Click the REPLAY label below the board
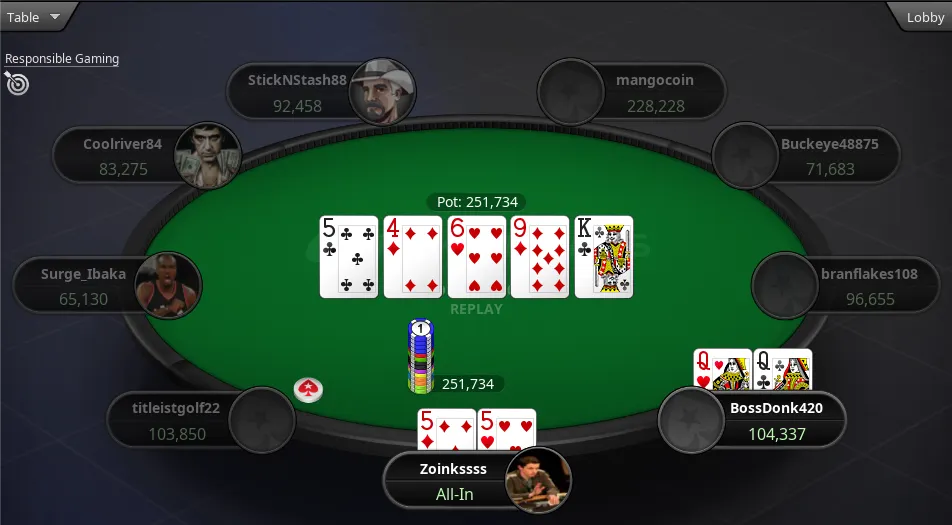This screenshot has height=525, width=952. coord(476,309)
